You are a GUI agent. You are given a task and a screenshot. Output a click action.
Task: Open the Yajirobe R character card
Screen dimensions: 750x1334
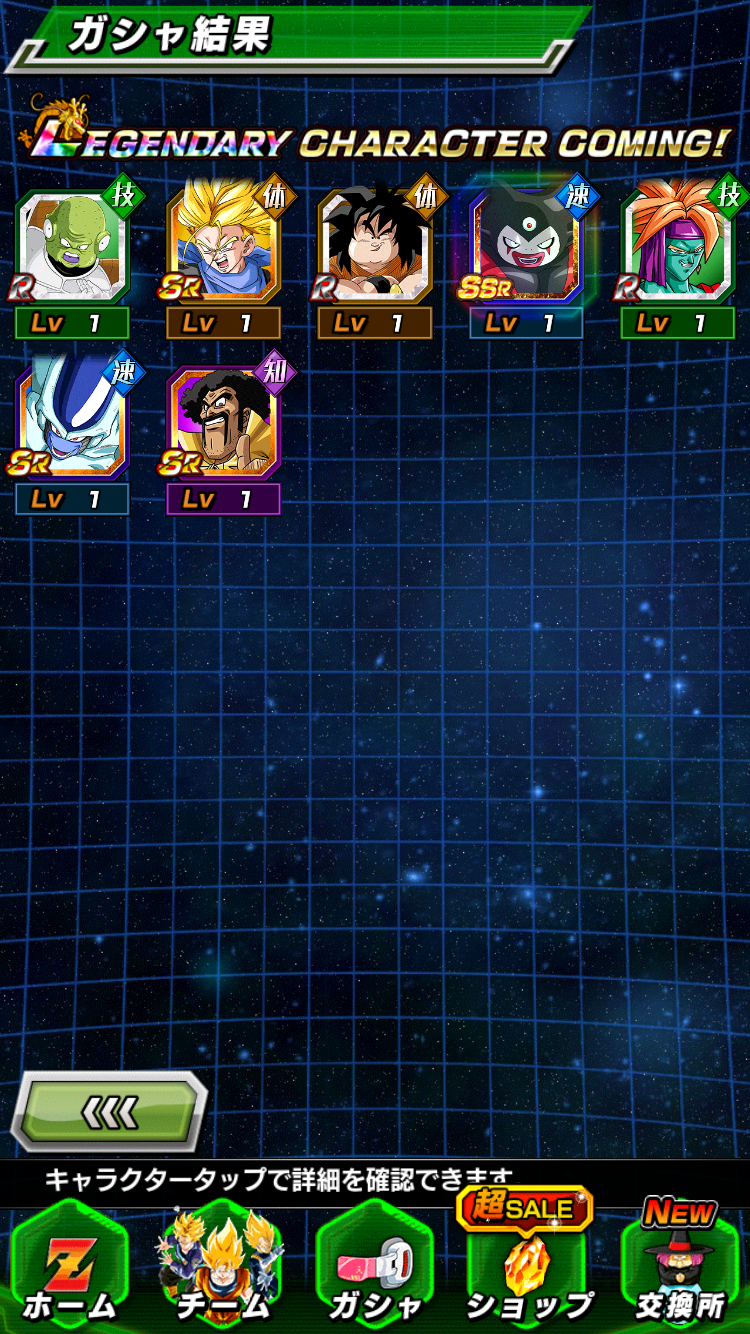click(x=375, y=250)
